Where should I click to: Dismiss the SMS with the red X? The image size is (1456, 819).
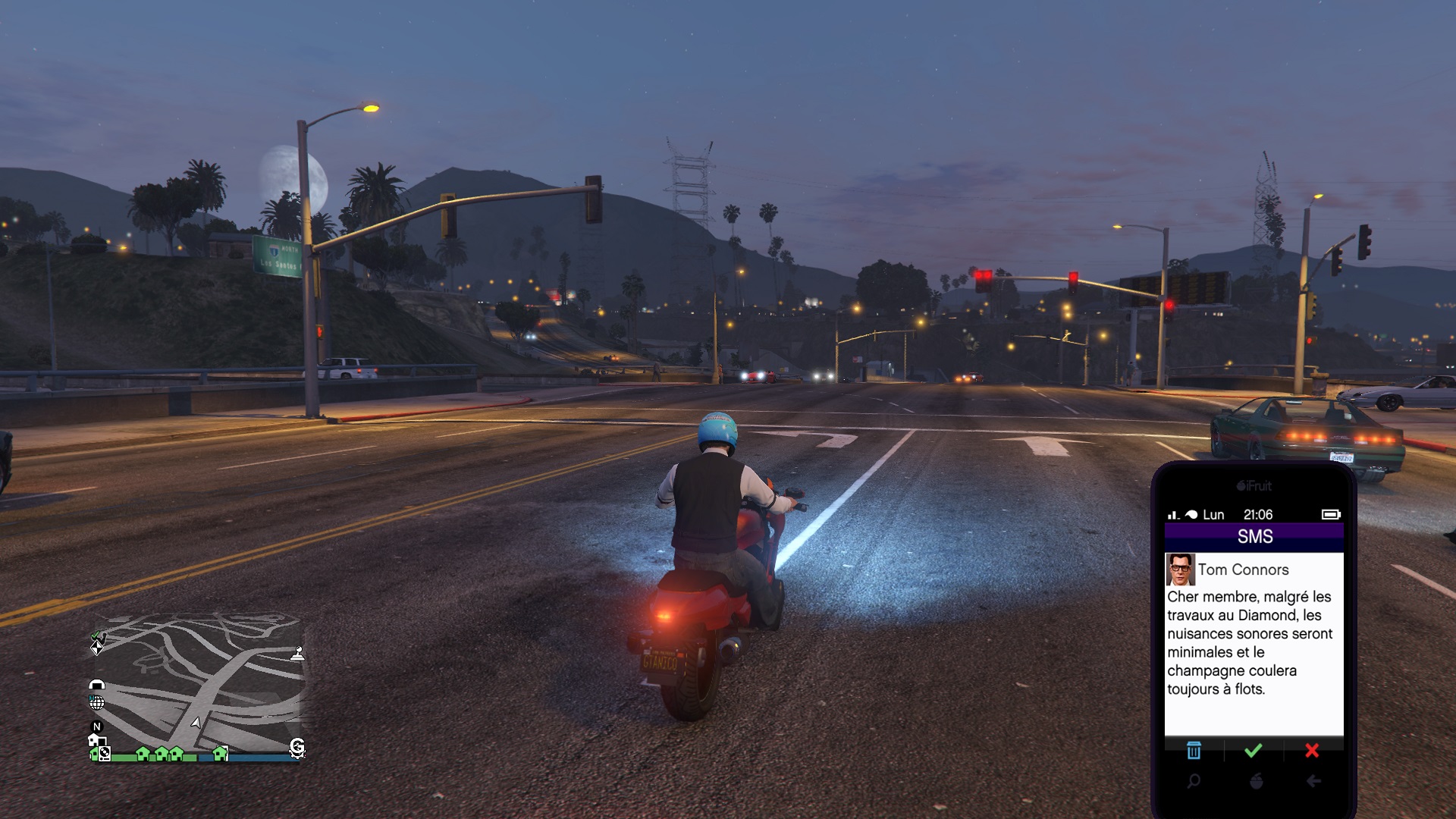coord(1312,751)
